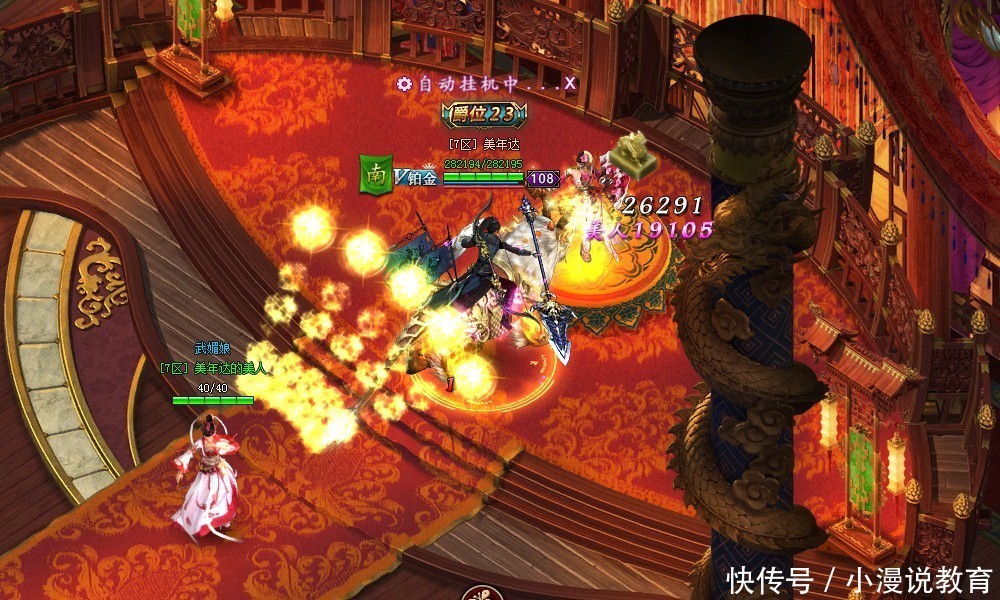Open auto-battle settings via the gear icon

click(x=404, y=84)
